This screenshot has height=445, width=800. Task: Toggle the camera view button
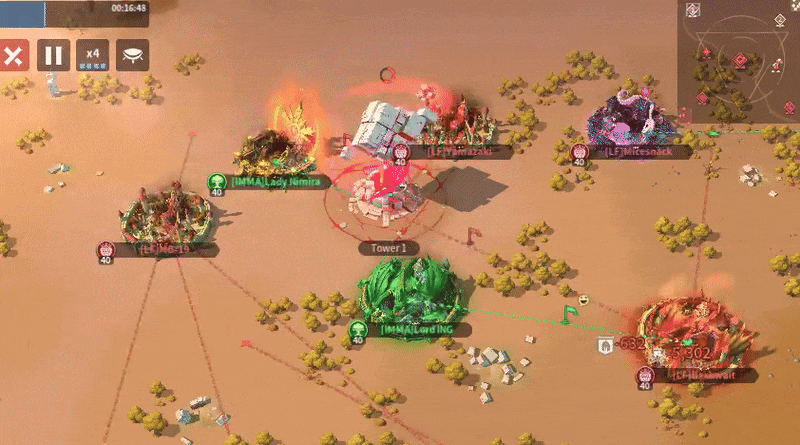pyautogui.click(x=132, y=55)
